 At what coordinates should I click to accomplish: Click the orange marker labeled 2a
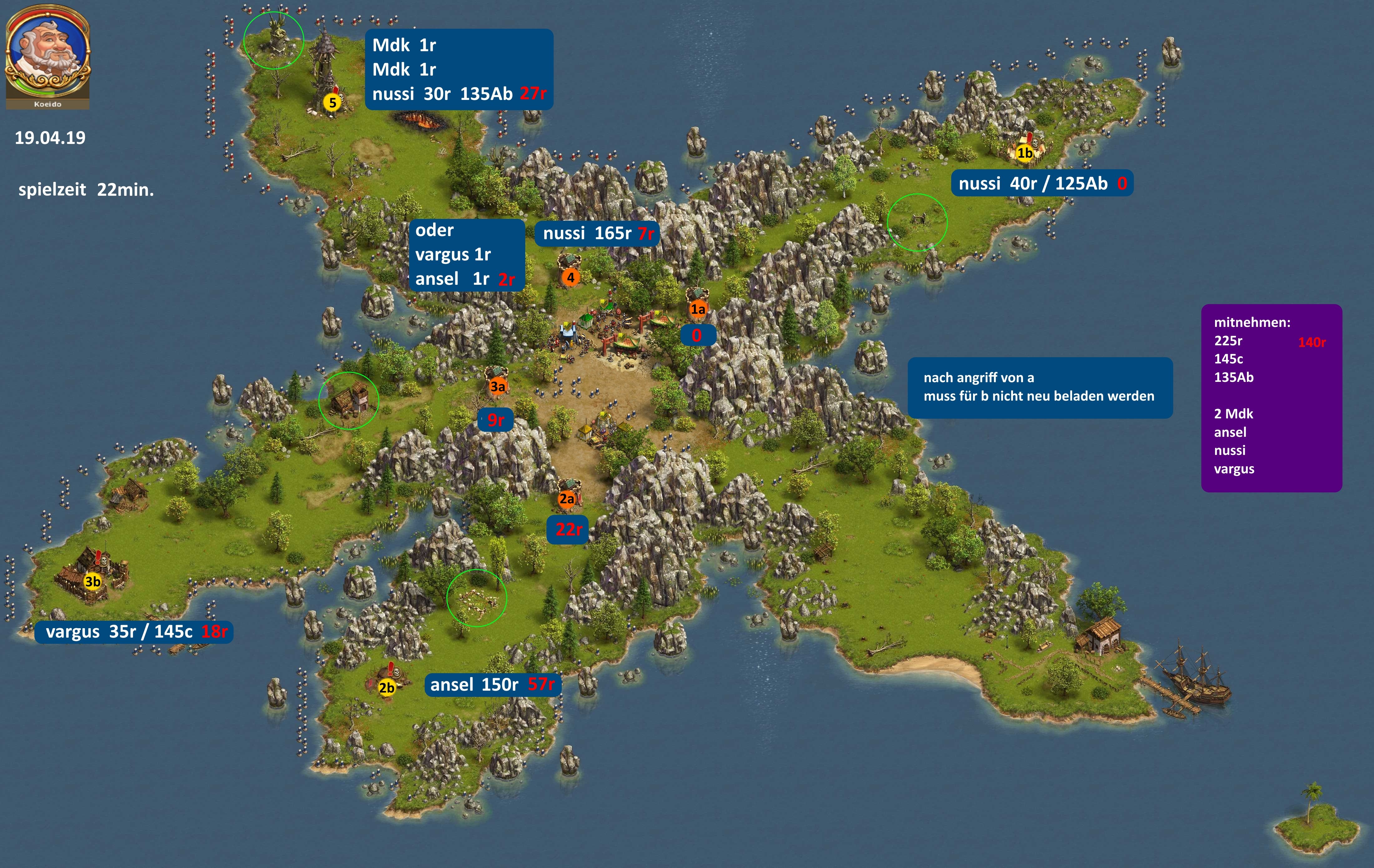[x=566, y=499]
